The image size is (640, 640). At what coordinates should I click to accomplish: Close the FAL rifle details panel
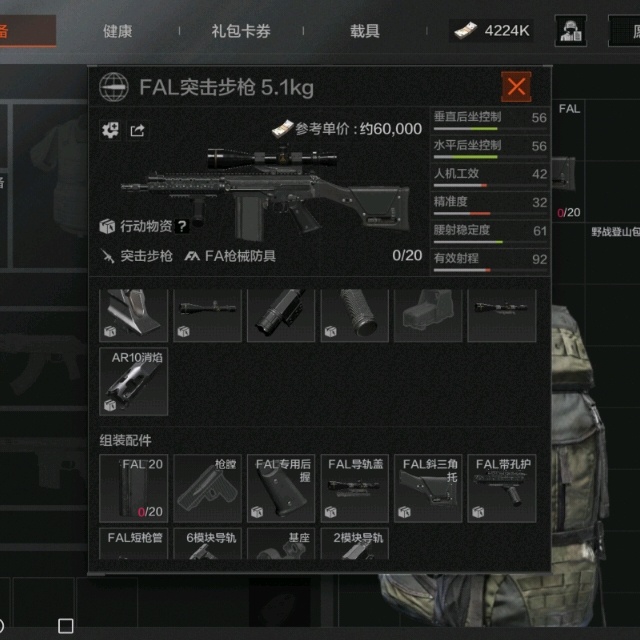(516, 87)
